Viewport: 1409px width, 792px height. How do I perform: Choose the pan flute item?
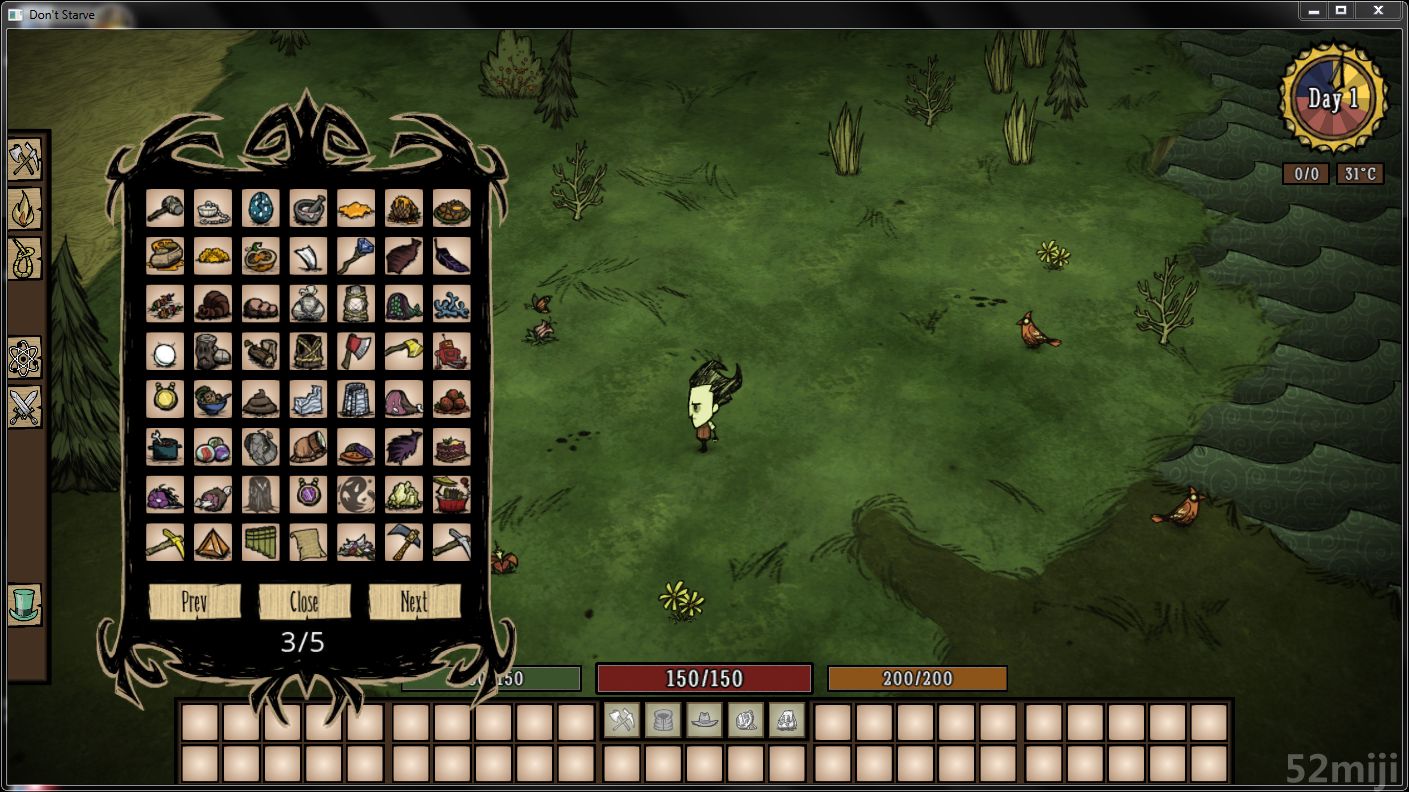pyautogui.click(x=261, y=542)
